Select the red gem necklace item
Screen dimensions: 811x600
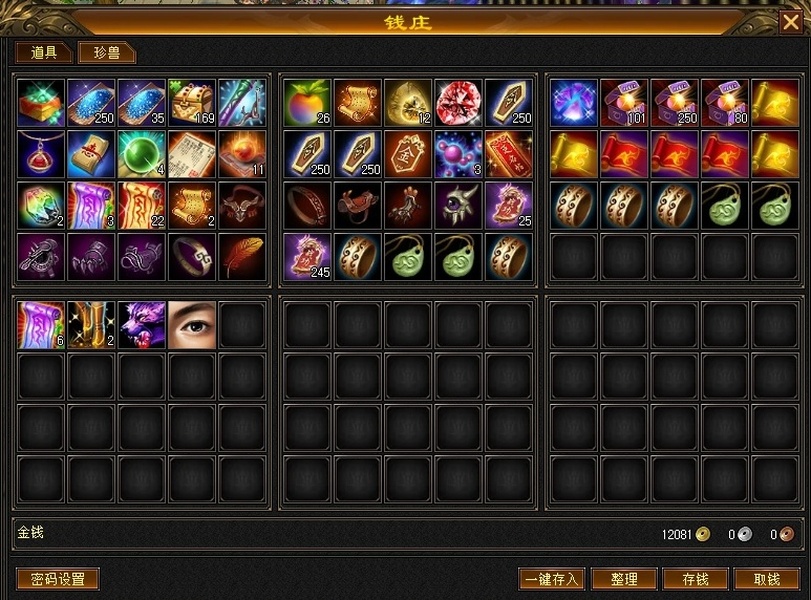41,154
